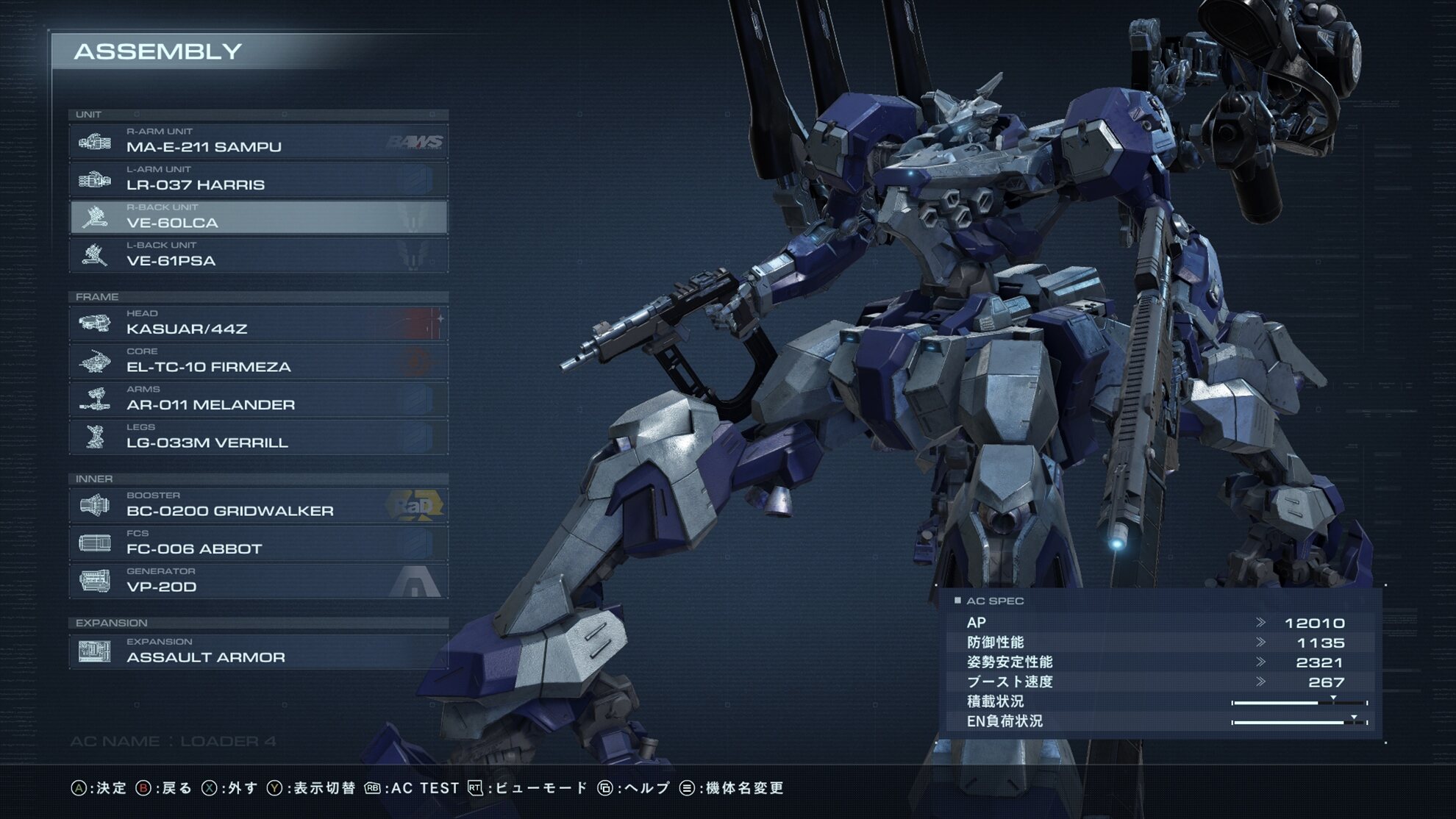1456x819 pixels.
Task: Select the L-BACK UNIT VE-61PSA entry
Action: click(x=258, y=255)
